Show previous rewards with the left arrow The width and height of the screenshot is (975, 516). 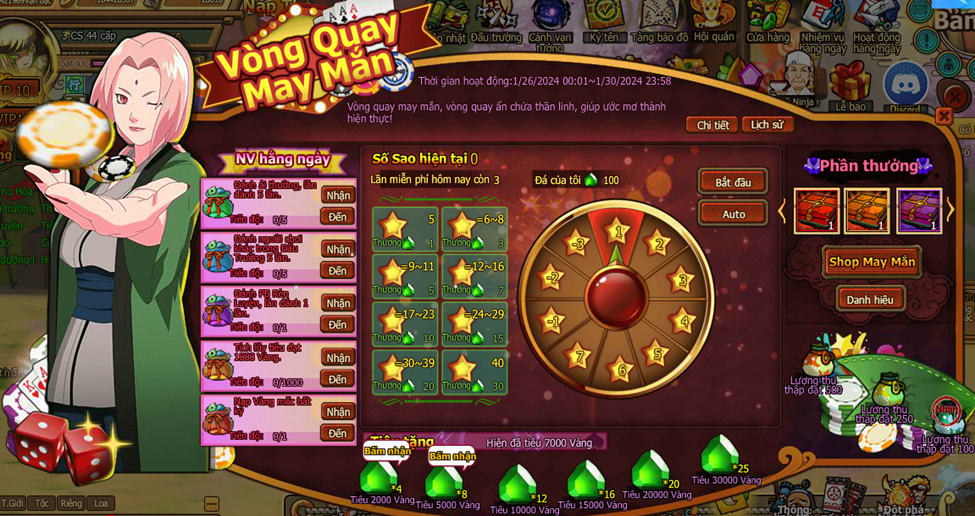[x=783, y=211]
